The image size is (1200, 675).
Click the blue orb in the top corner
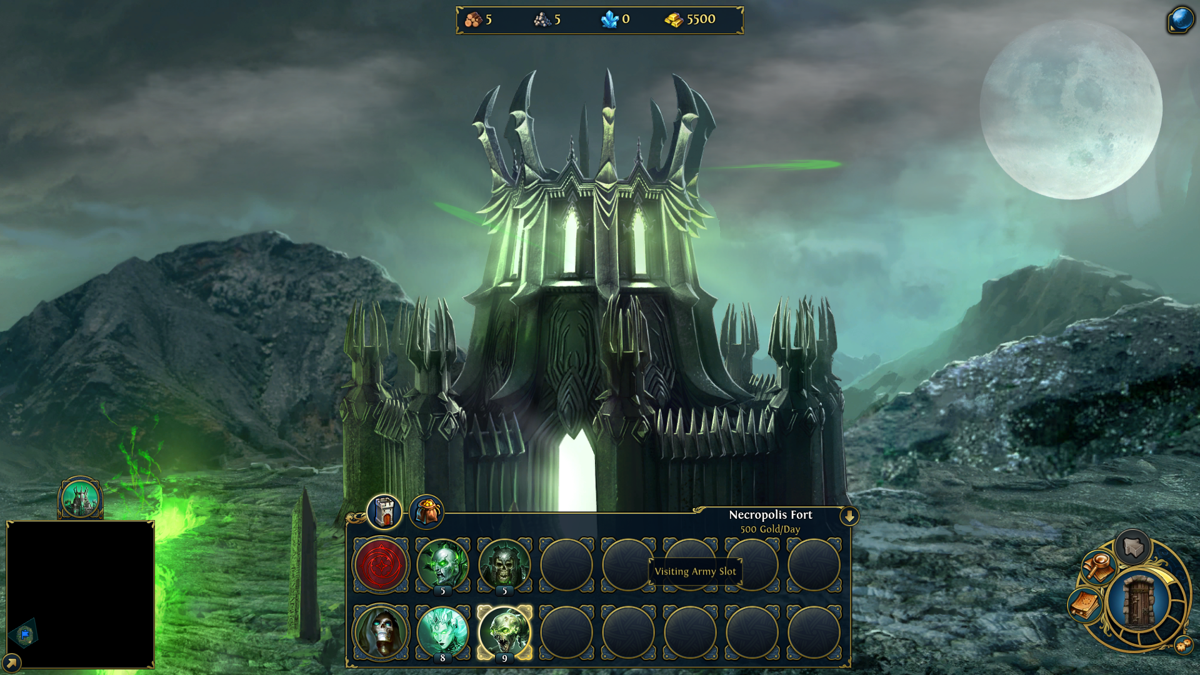pos(1181,19)
